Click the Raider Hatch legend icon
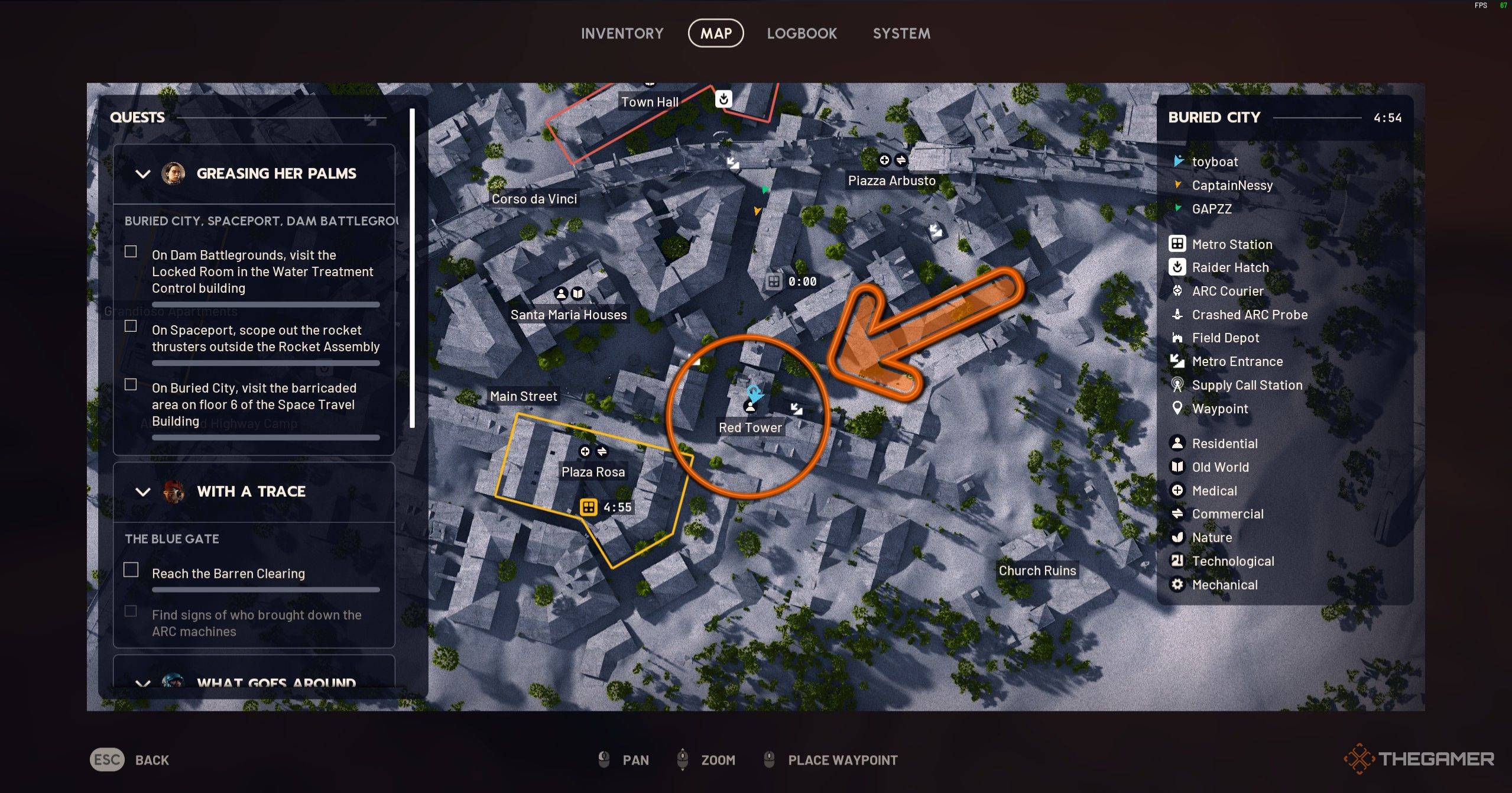 (1178, 267)
